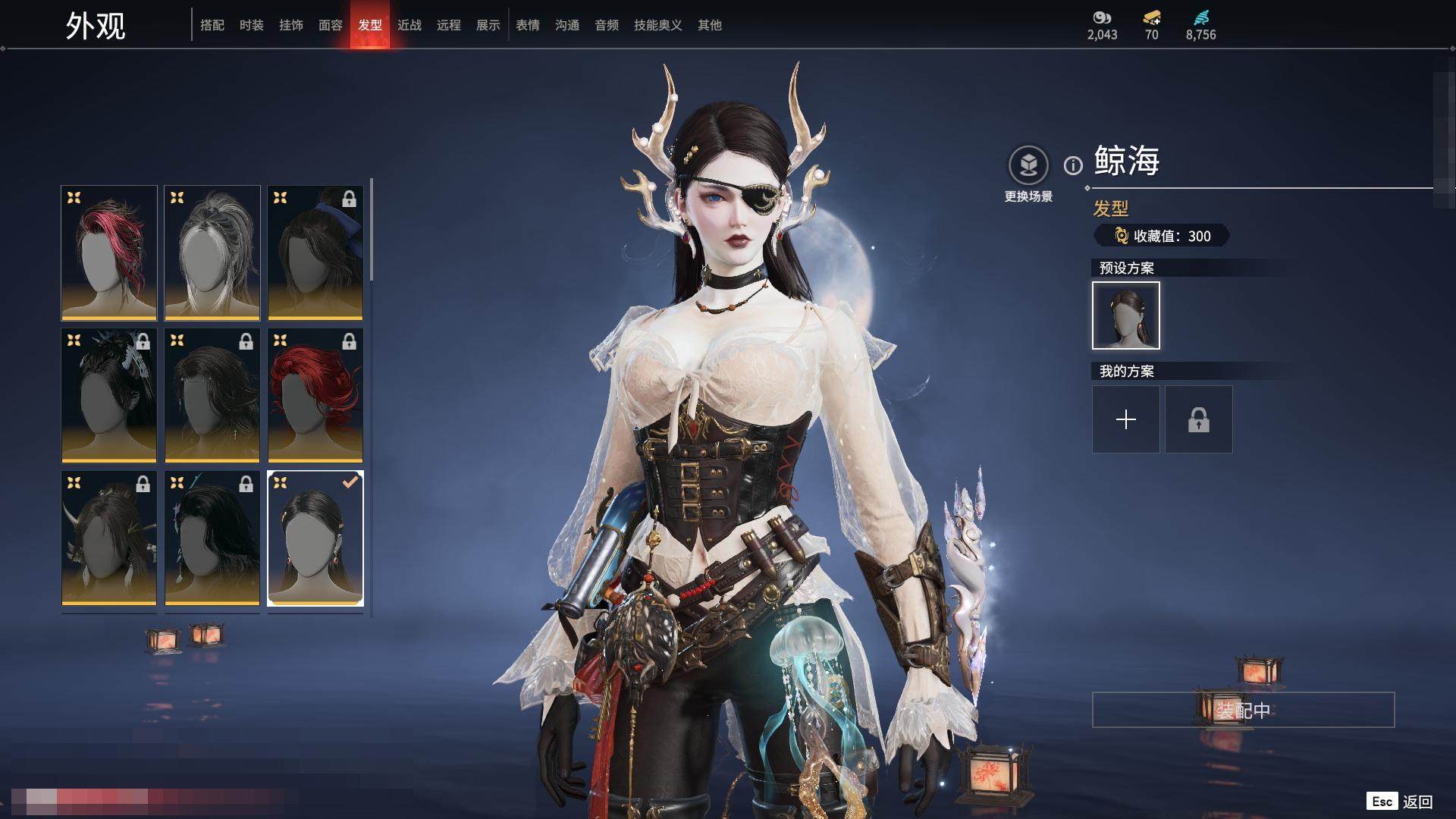Viewport: 1456px width, 819px height.
Task: Select the silver ponytail hairstyle thumbnail
Action: [212, 253]
